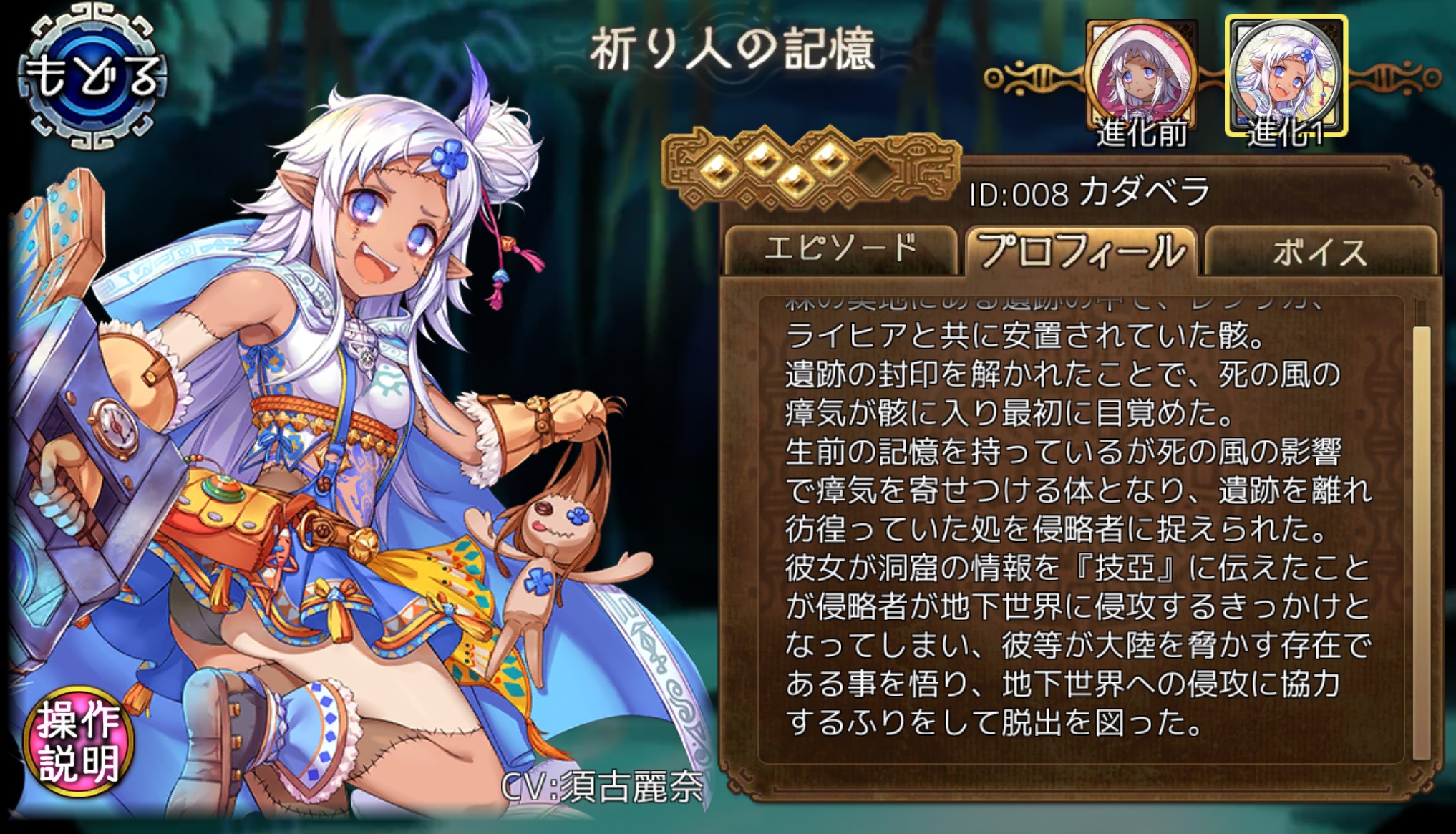Go back with the もどる button
Image resolution: width=1456 pixels, height=834 pixels.
click(x=92, y=77)
